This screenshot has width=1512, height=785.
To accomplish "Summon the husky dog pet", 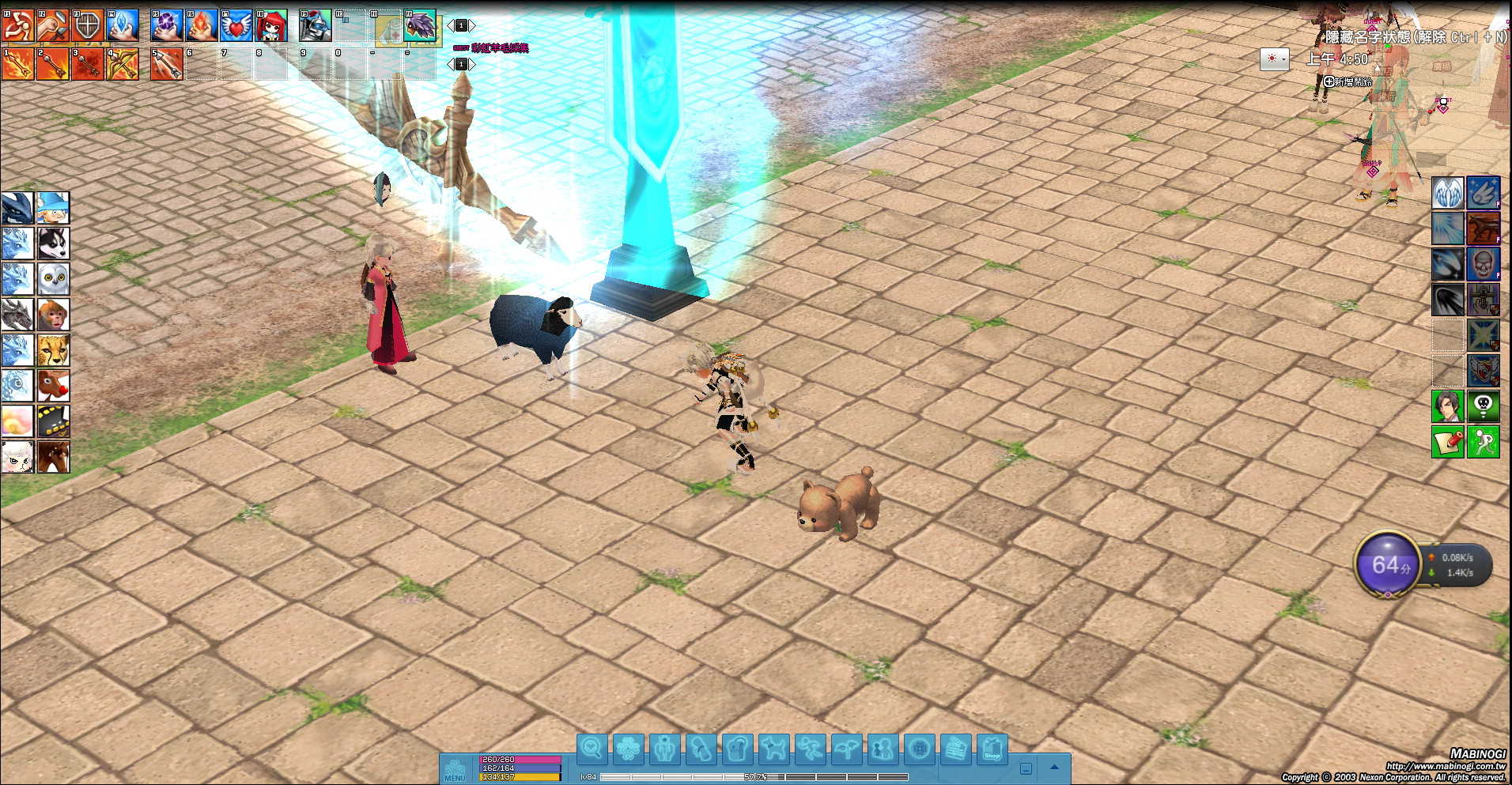I will click(53, 243).
